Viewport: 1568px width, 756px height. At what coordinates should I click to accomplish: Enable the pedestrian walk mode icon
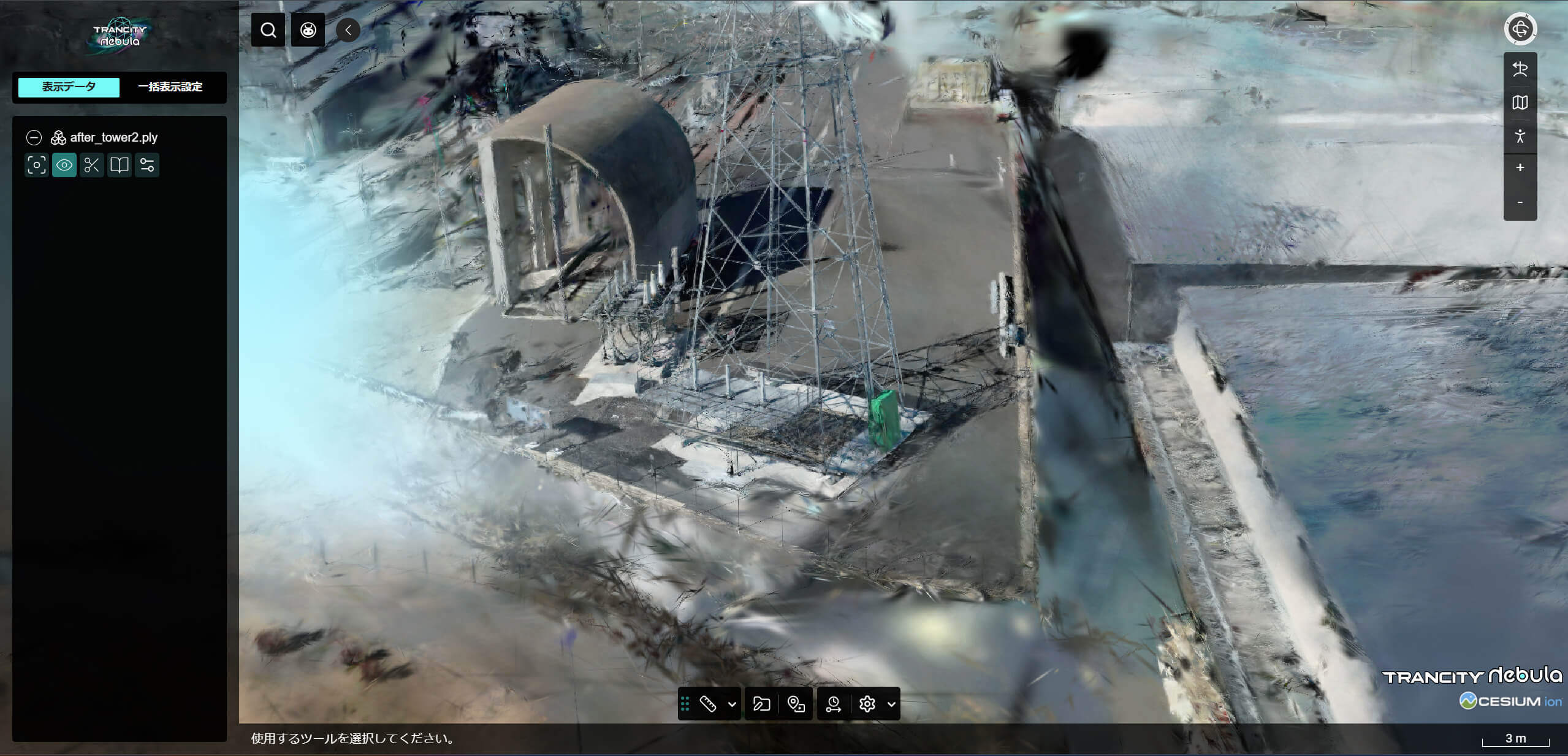[x=1520, y=136]
